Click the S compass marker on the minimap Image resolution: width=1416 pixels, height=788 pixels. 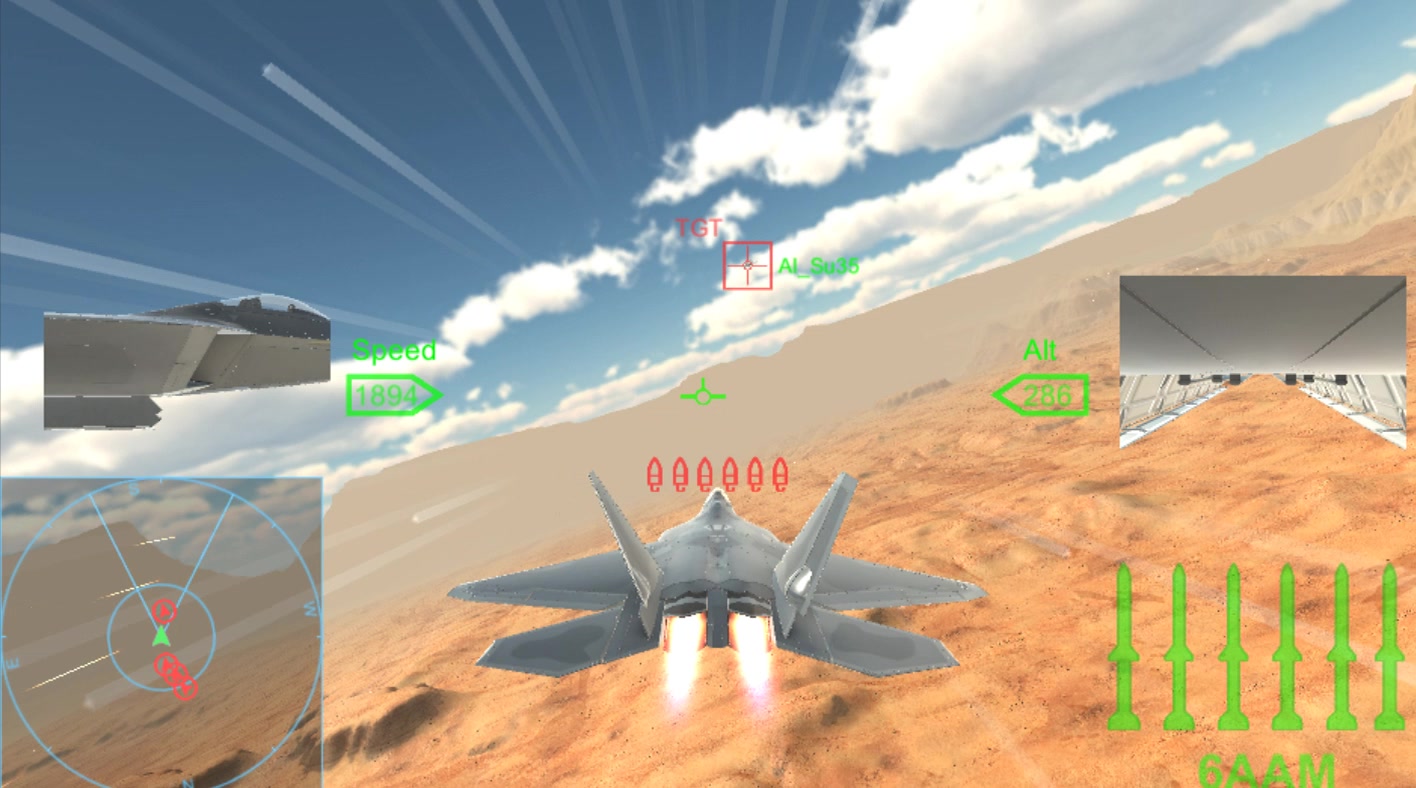point(135,489)
